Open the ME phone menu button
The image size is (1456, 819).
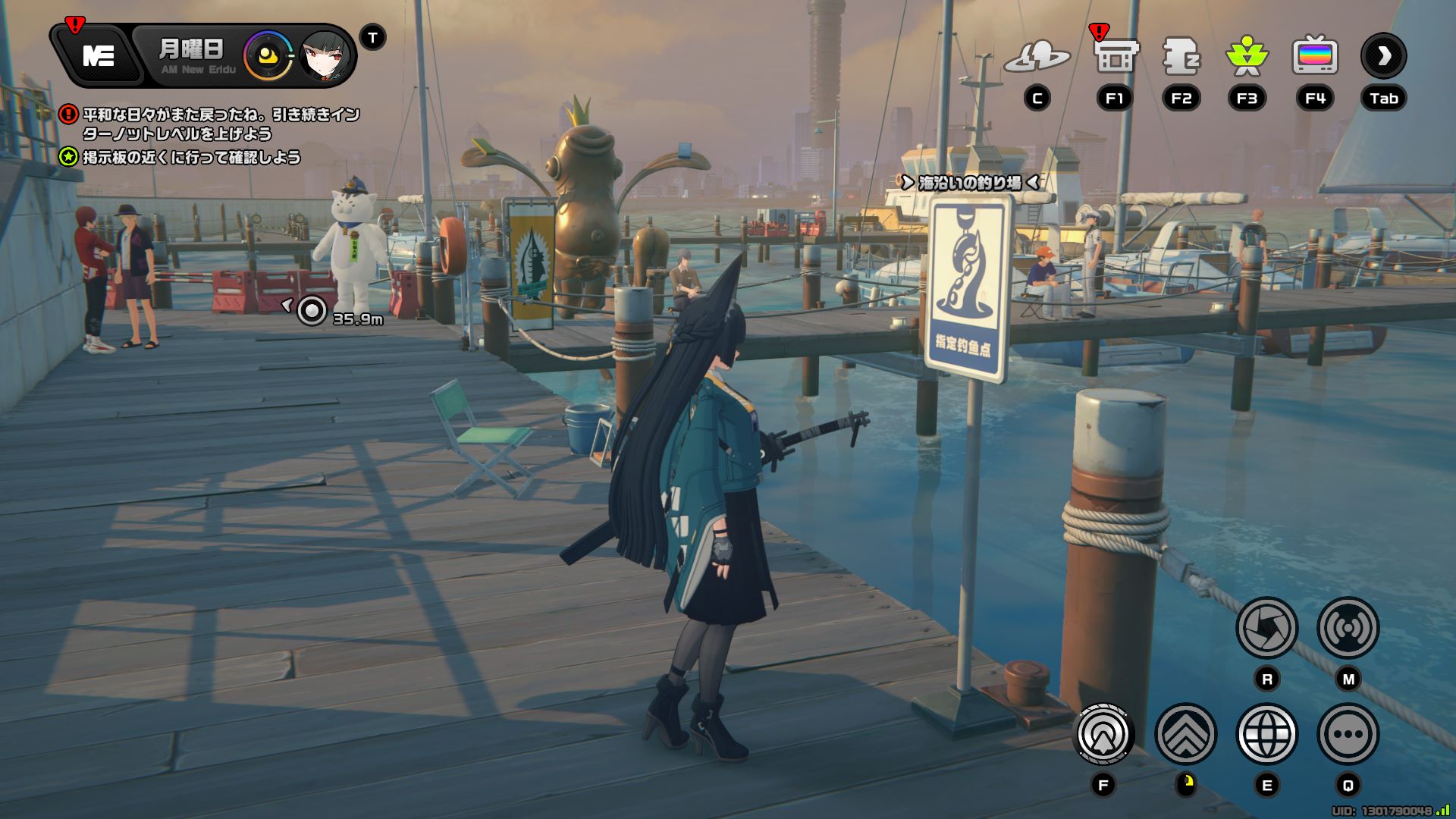(x=99, y=56)
